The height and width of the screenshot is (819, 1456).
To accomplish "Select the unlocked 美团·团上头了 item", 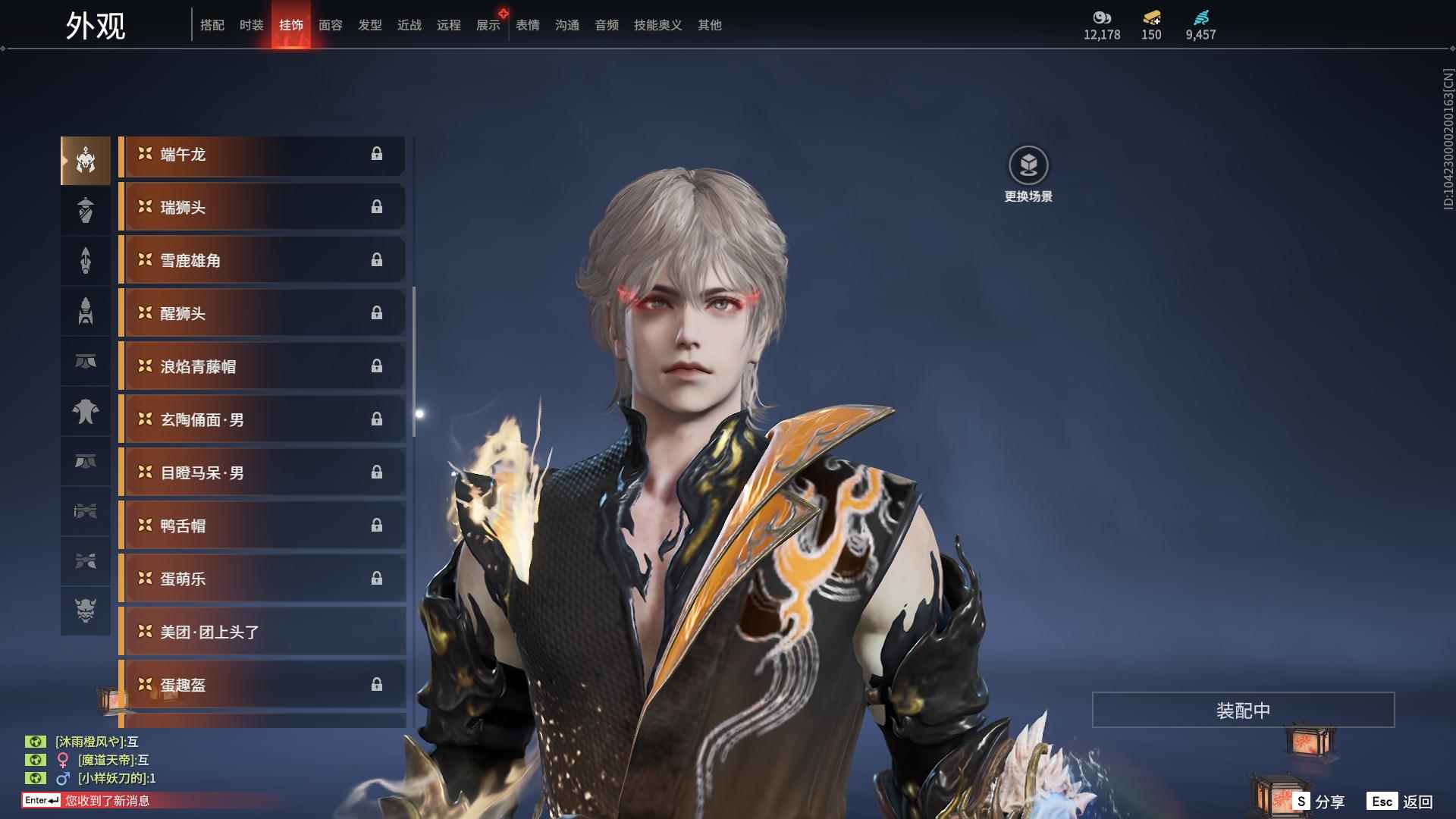I will 262,632.
